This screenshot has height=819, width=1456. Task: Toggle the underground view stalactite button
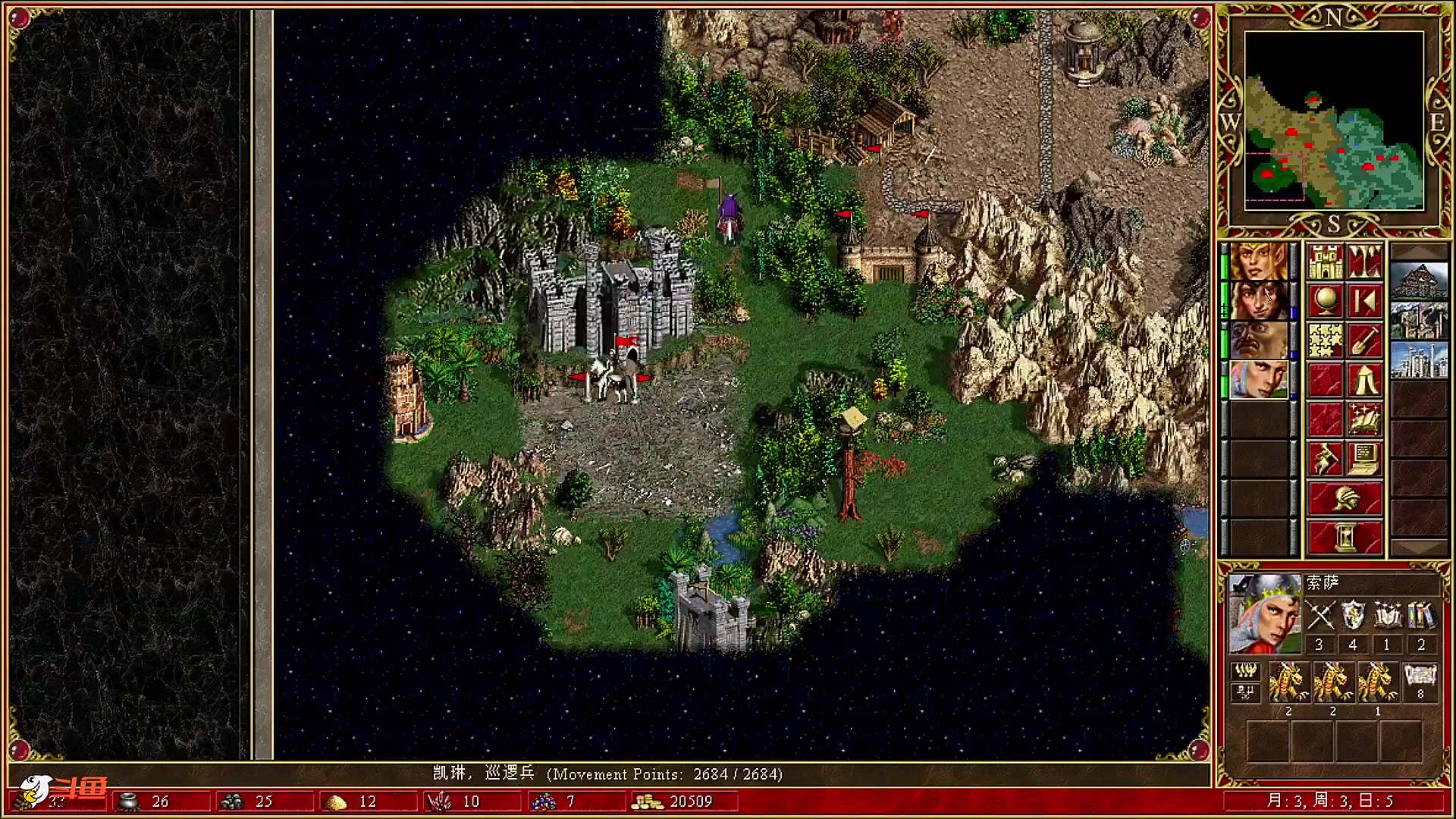coord(1364,262)
